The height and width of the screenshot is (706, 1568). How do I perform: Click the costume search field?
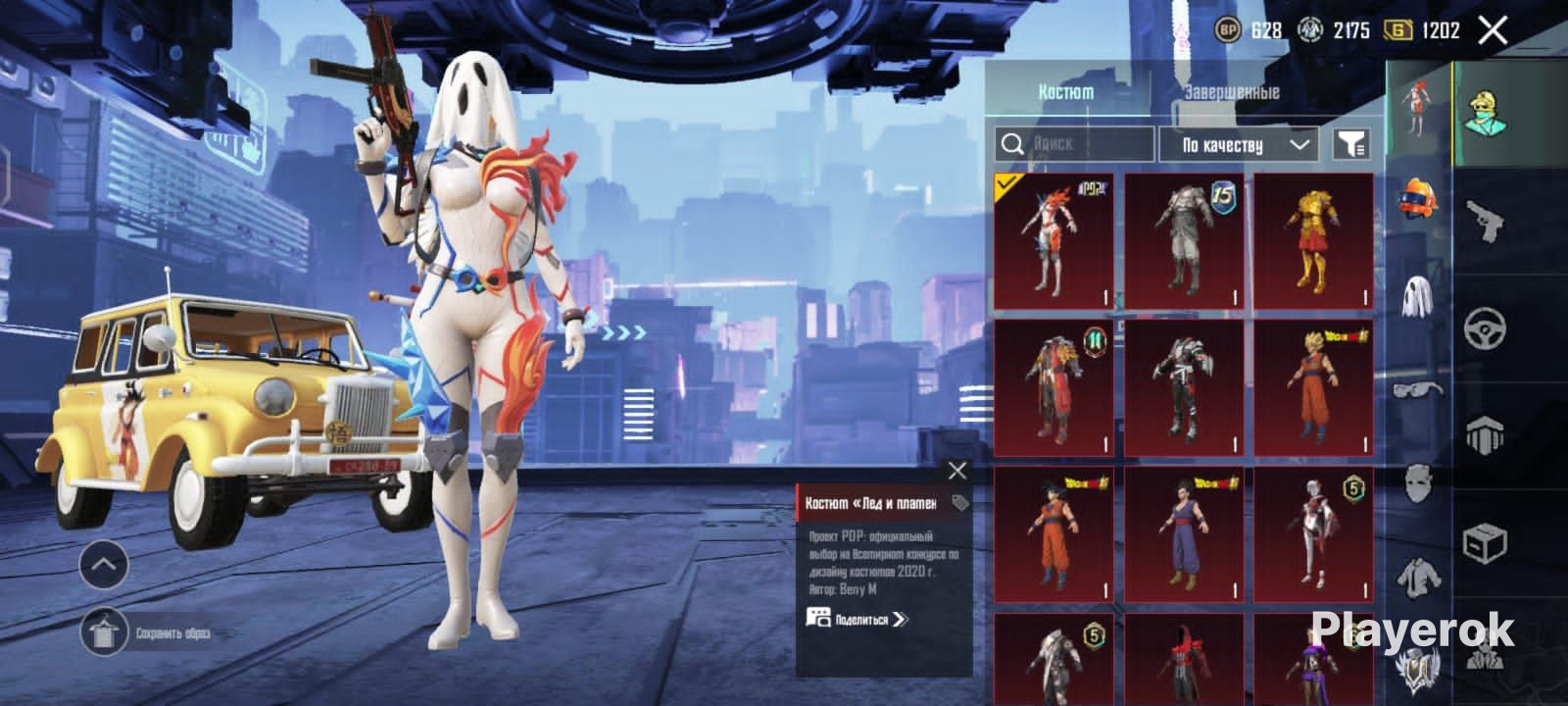(1074, 144)
